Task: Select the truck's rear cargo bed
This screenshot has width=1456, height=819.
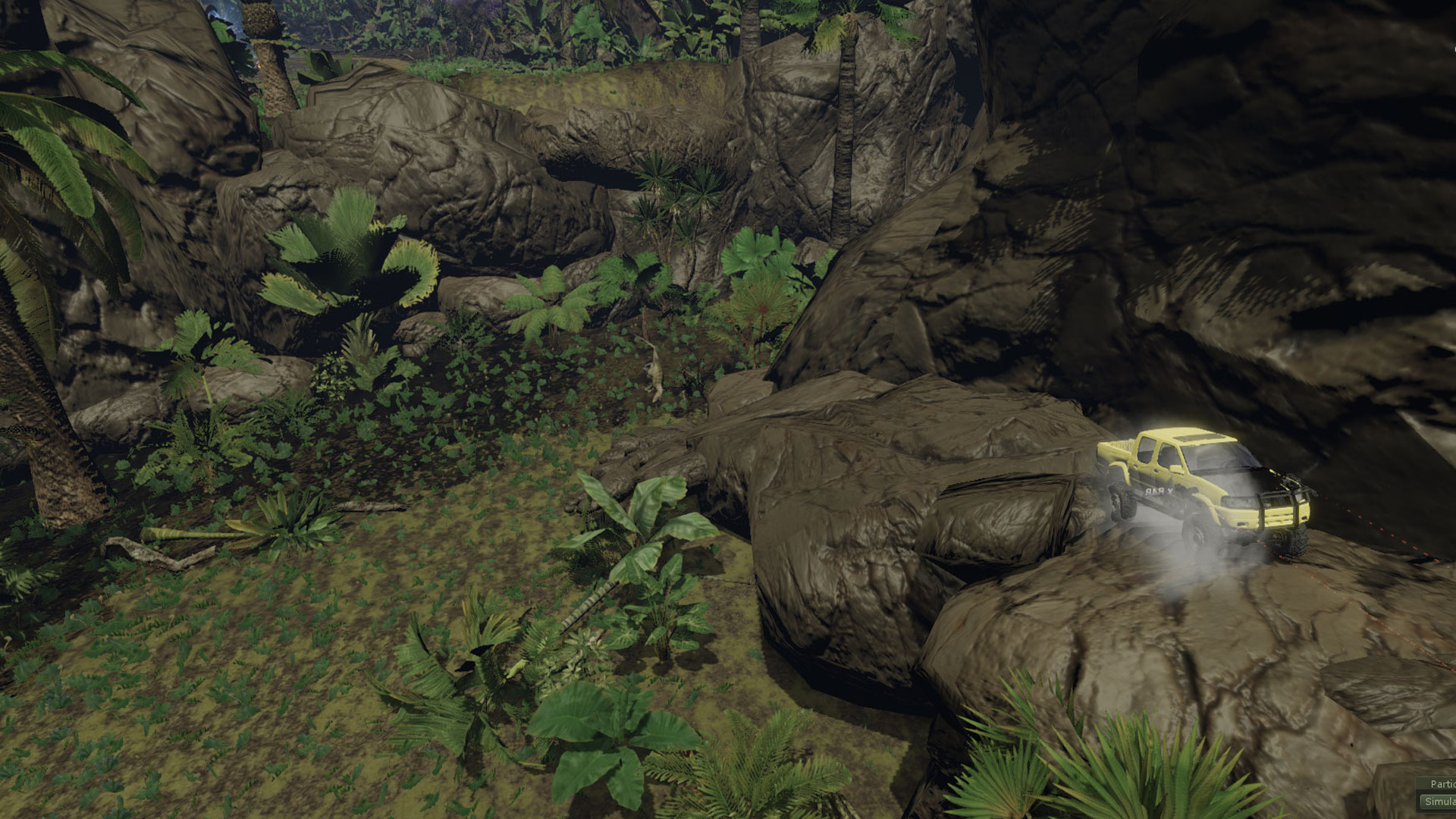Action: 1116,447
